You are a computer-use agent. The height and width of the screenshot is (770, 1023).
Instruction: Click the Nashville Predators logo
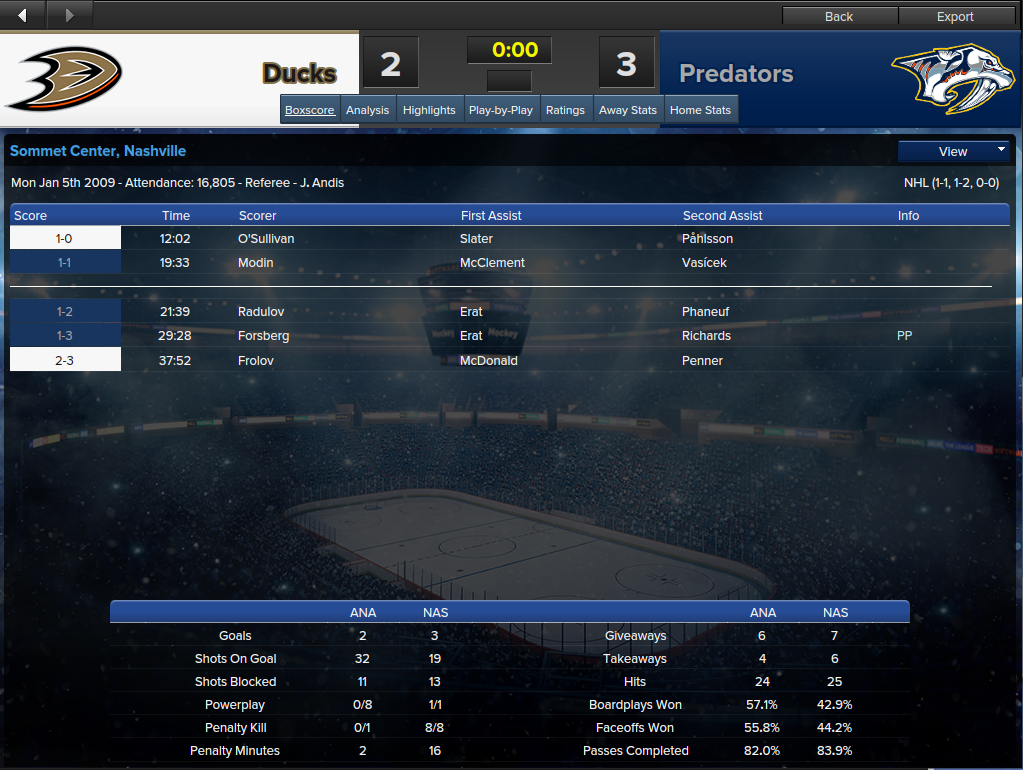pyautogui.click(x=945, y=78)
